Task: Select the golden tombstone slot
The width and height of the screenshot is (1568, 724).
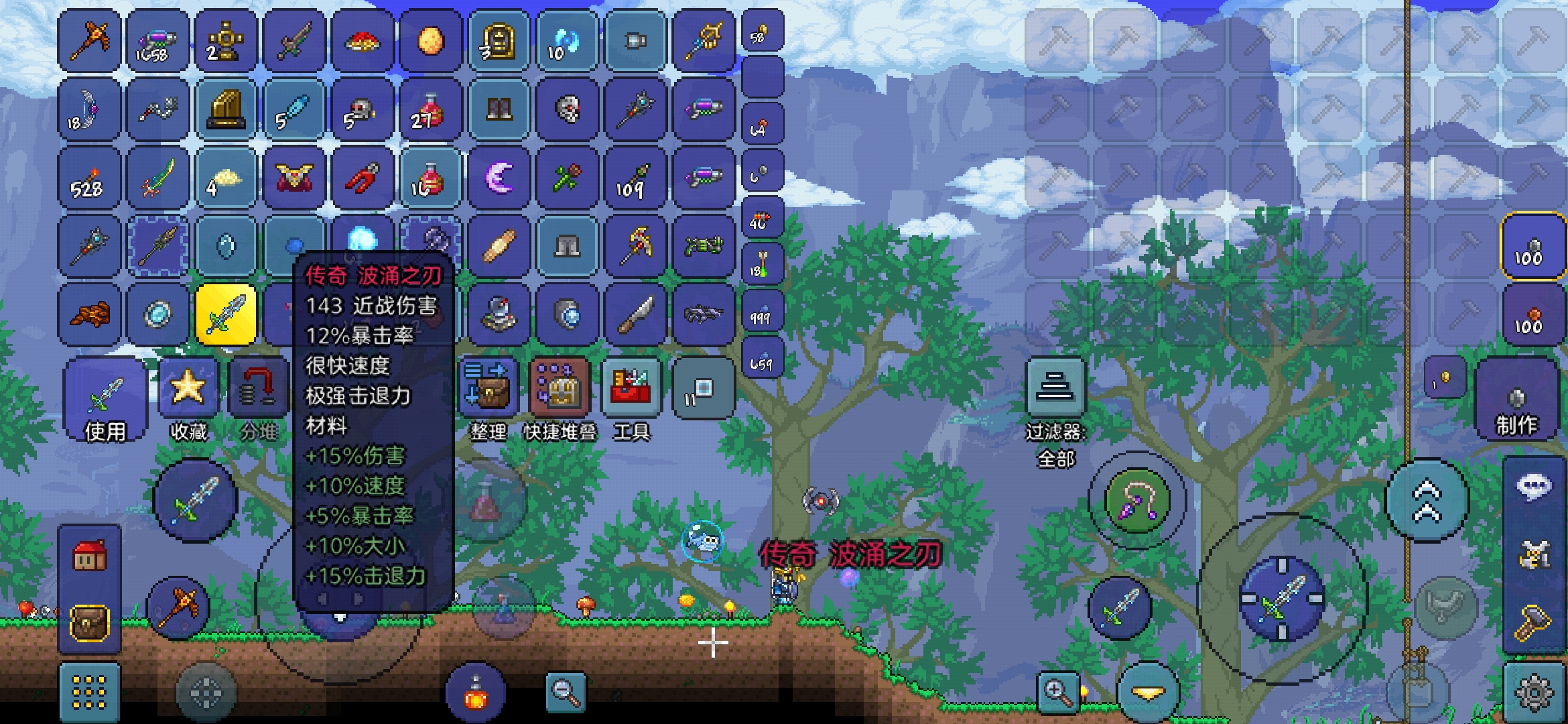Action: (x=499, y=42)
